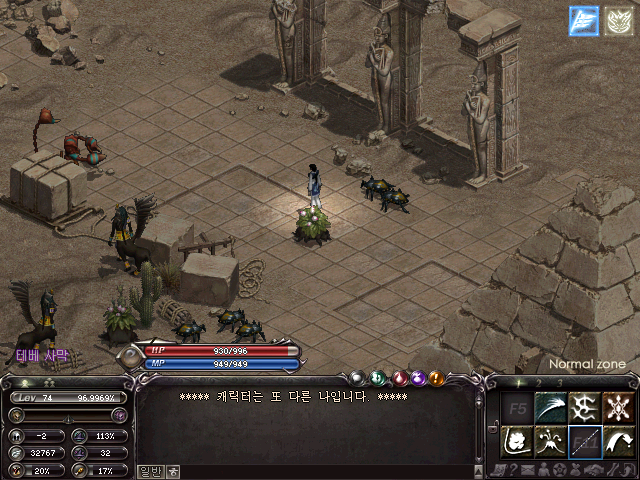Select the highlighted F11 staff slot

(585, 441)
